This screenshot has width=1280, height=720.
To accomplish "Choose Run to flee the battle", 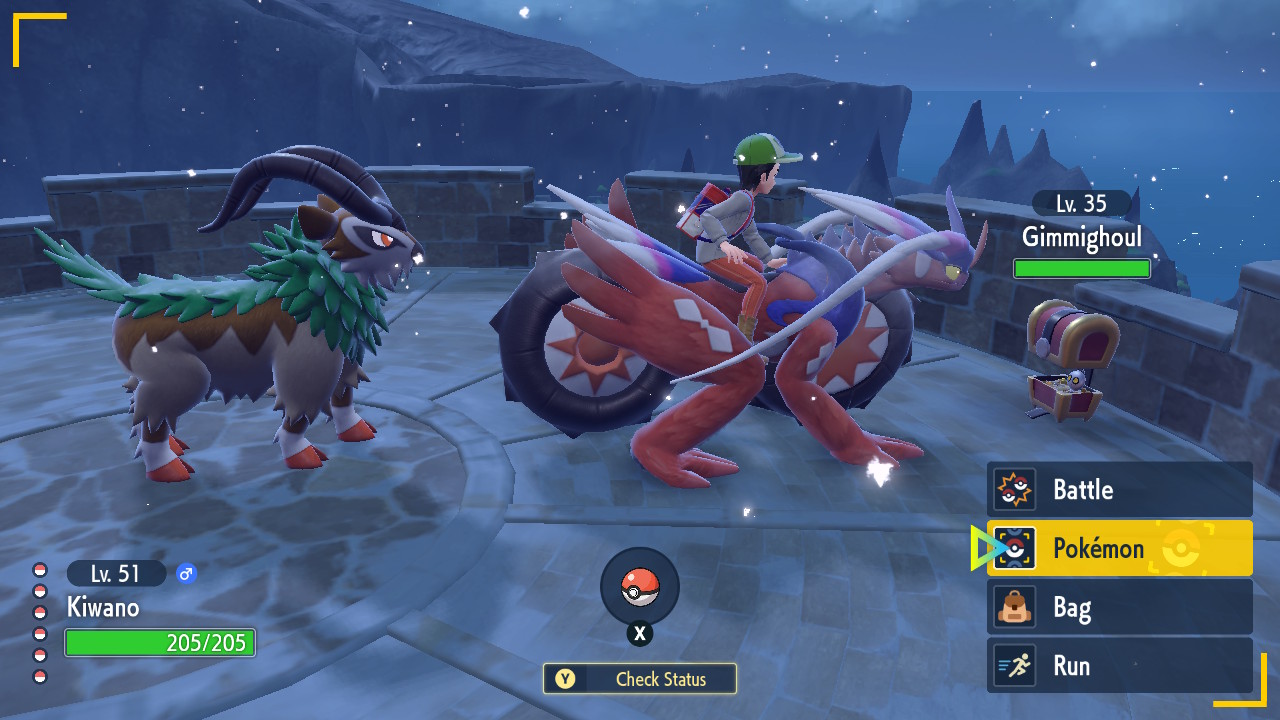I will [1119, 666].
